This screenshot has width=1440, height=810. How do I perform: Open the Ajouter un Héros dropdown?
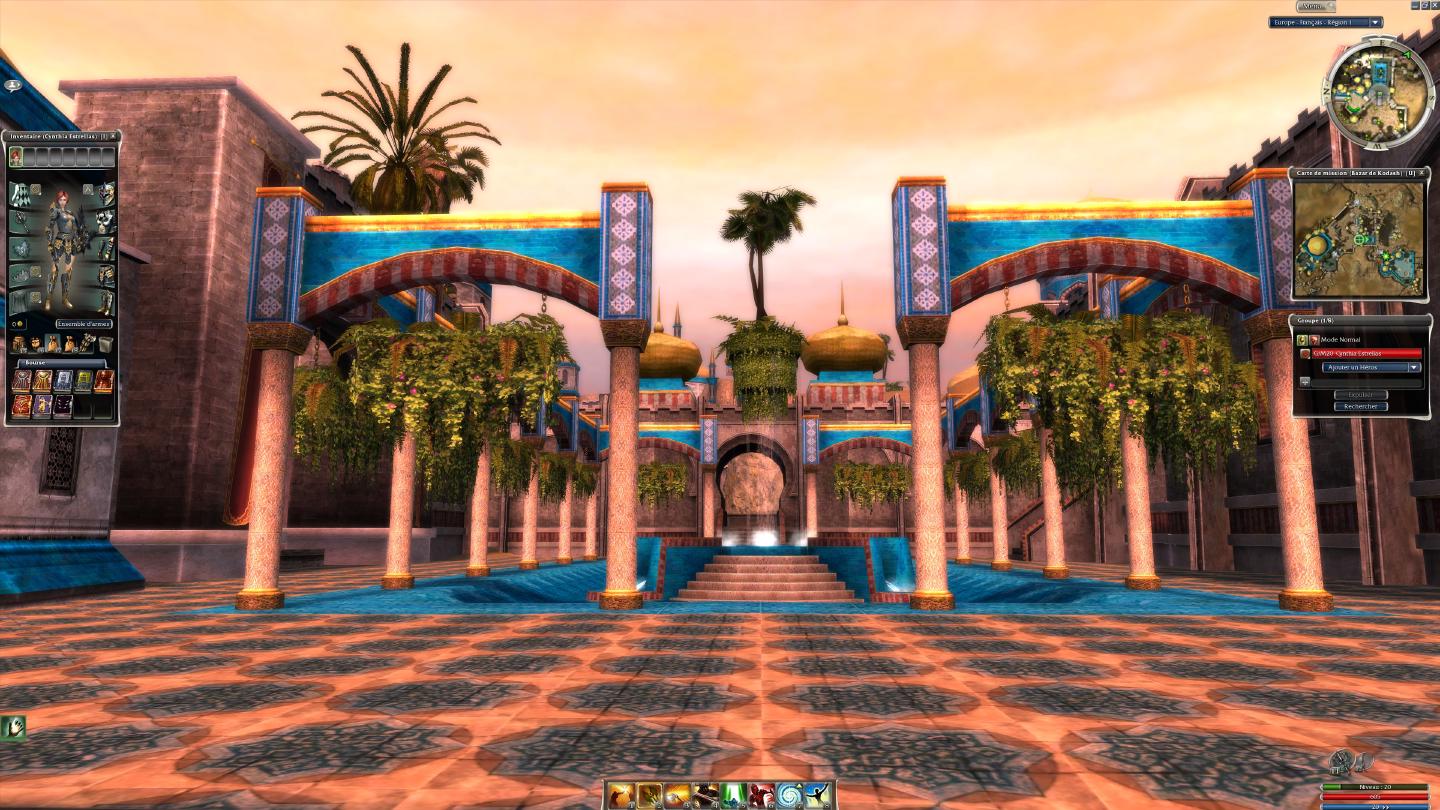coord(1371,367)
